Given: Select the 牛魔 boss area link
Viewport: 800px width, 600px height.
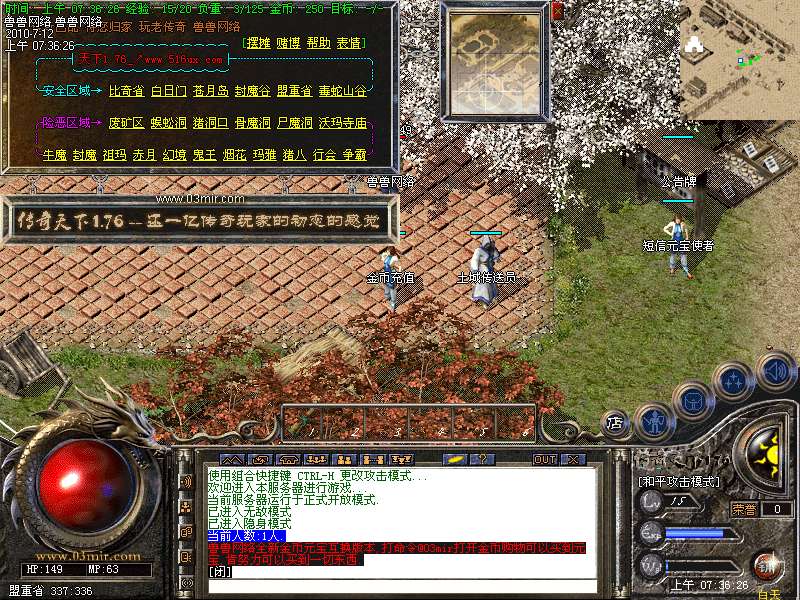Looking at the screenshot, I should tap(54, 155).
